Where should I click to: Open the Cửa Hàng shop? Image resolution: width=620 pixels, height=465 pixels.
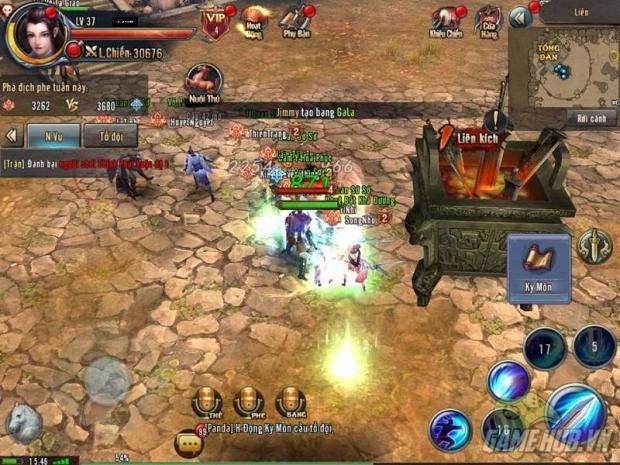click(487, 22)
